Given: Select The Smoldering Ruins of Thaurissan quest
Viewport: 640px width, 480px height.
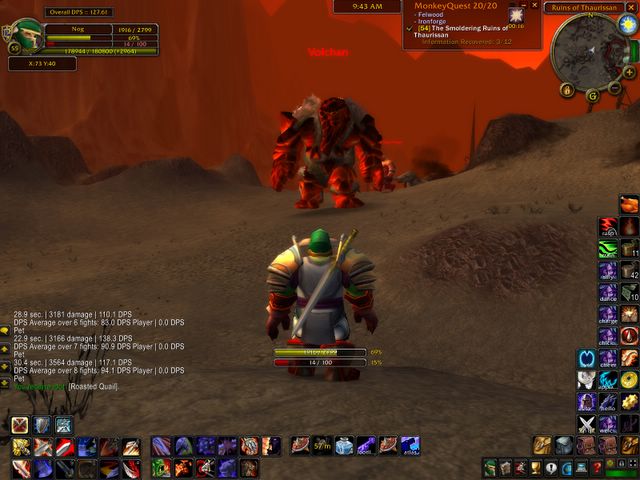Looking at the screenshot, I should click(468, 30).
